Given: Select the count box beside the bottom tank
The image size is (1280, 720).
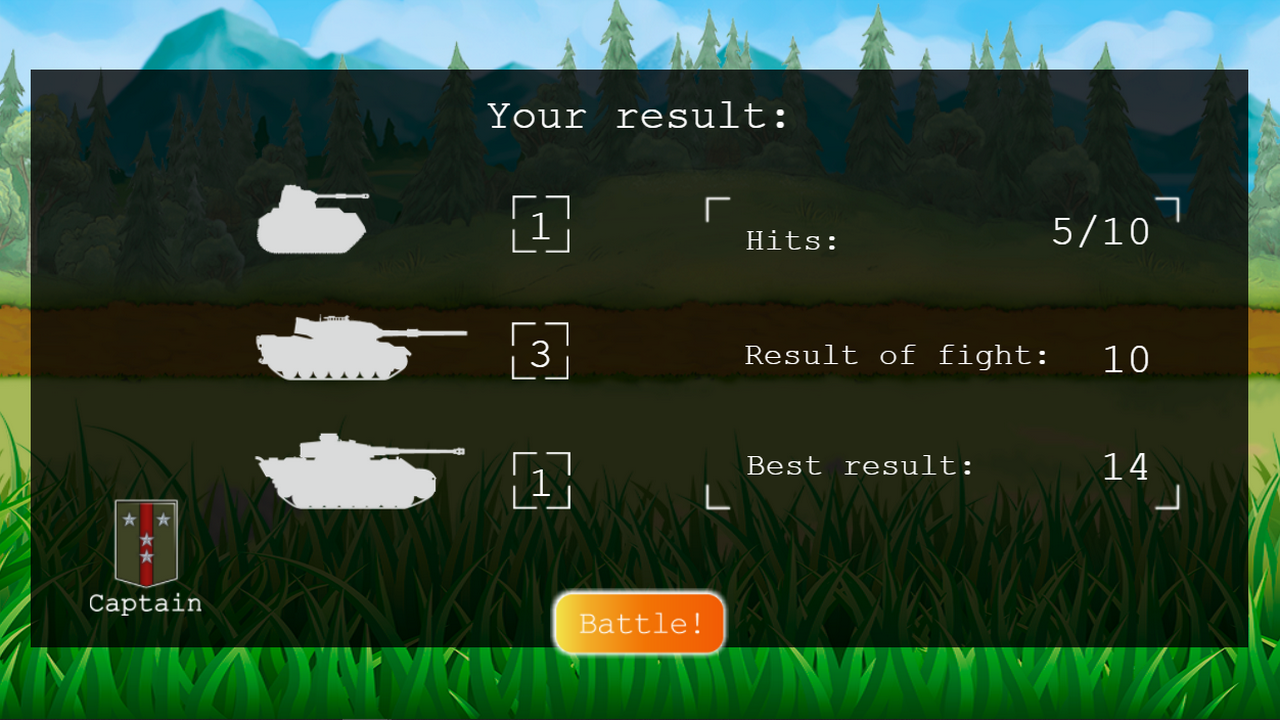Looking at the screenshot, I should click(x=540, y=480).
